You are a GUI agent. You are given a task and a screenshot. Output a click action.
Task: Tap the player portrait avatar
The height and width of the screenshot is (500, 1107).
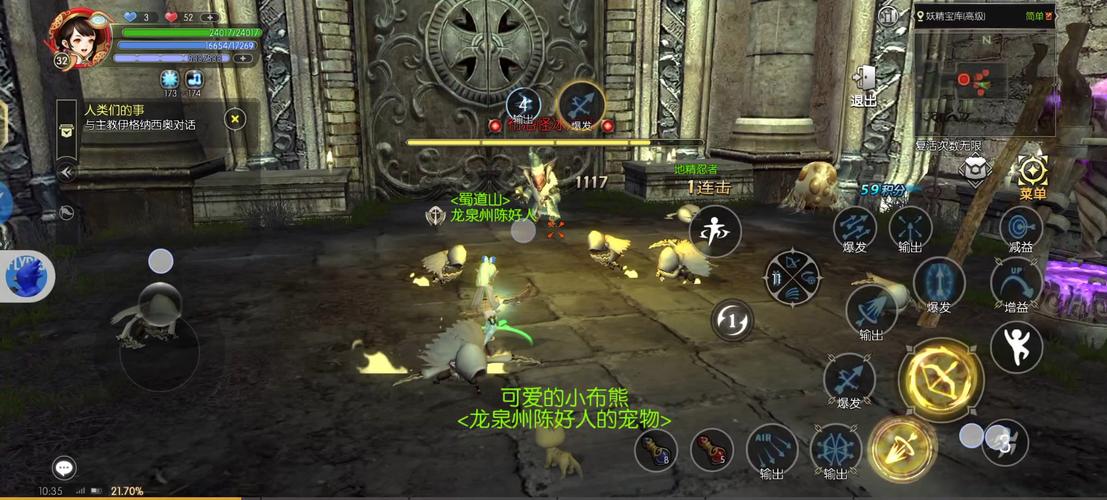(x=76, y=37)
